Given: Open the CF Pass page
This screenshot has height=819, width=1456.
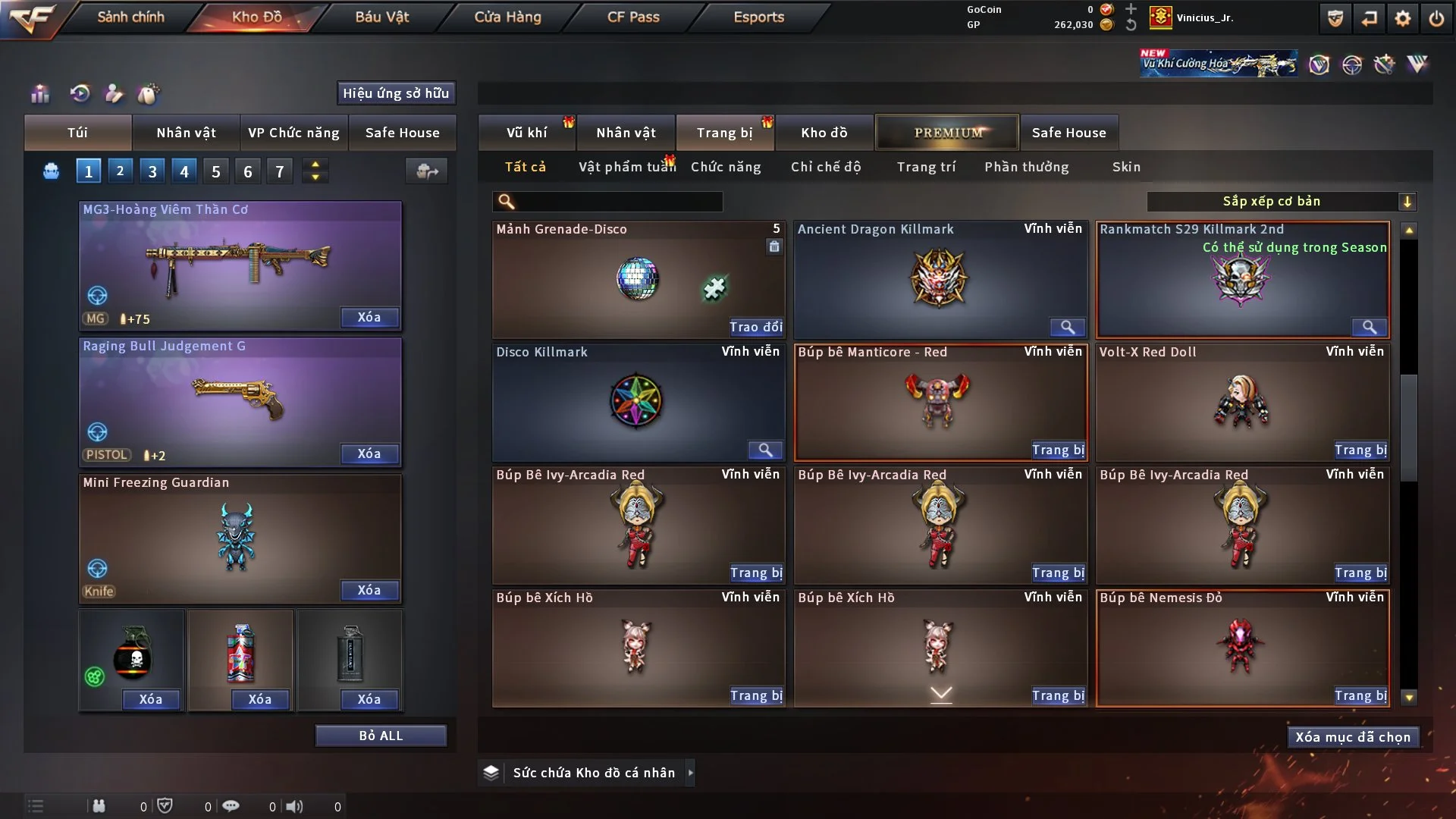Looking at the screenshot, I should click(x=633, y=17).
